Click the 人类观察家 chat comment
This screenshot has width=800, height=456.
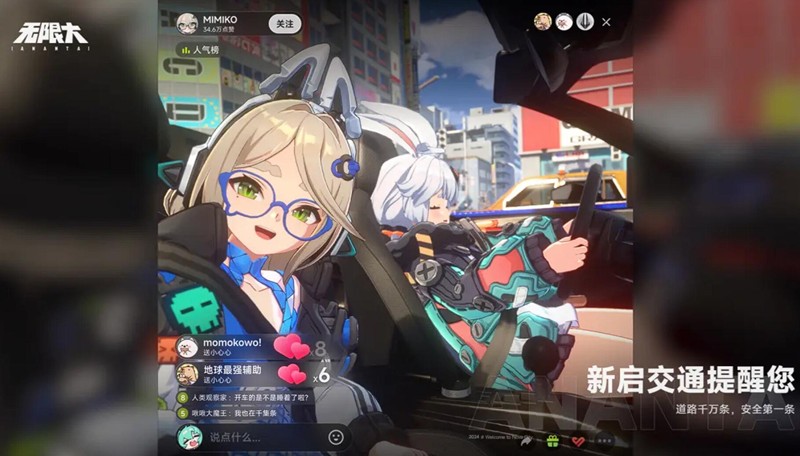(x=243, y=397)
